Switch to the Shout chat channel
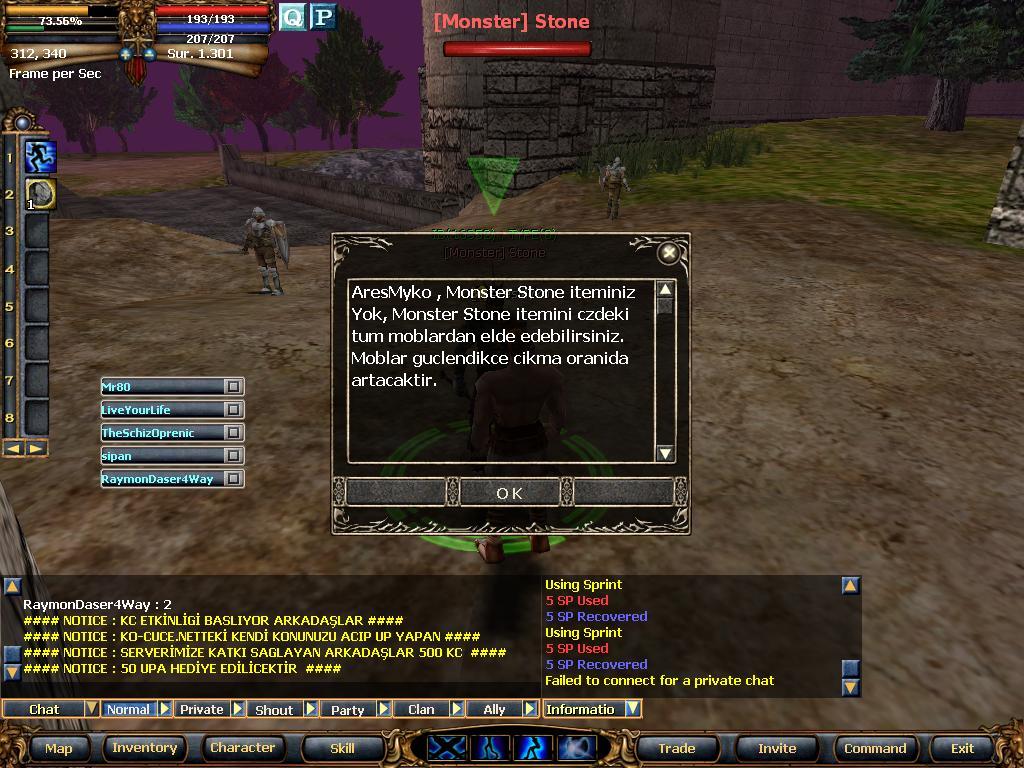Viewport: 1024px width, 768px height. (274, 709)
